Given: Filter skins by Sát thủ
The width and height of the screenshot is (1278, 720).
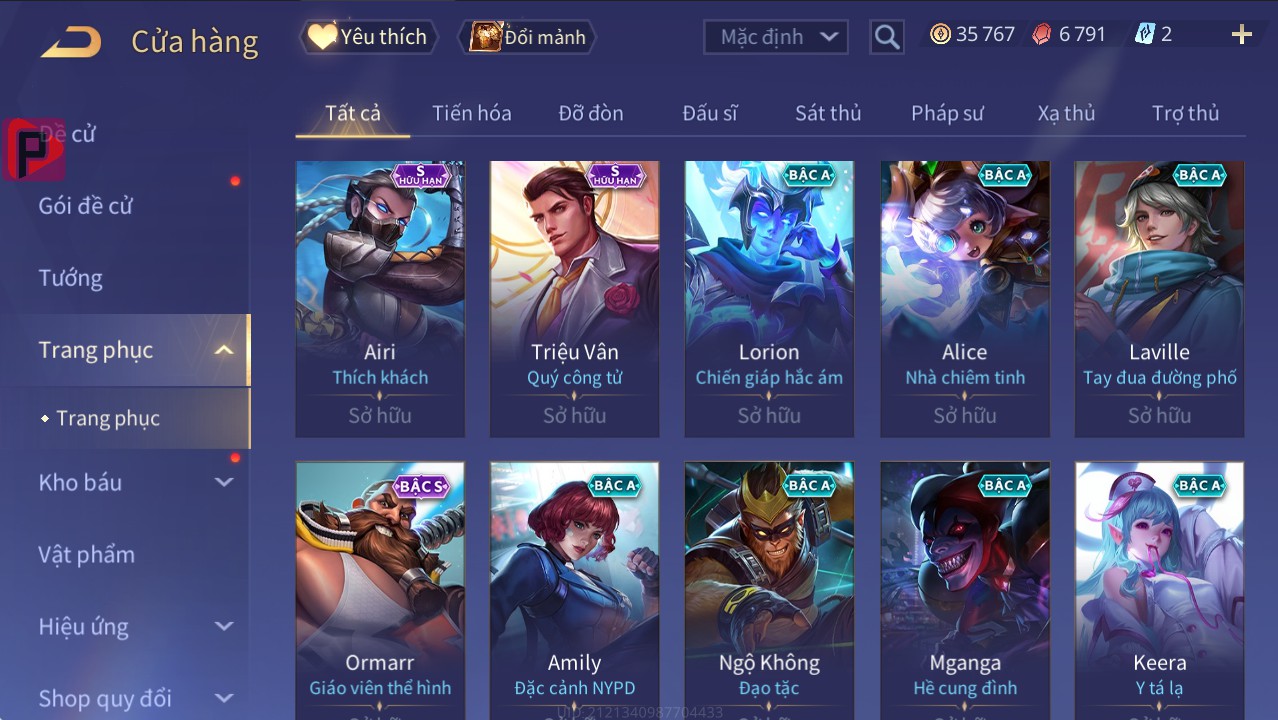Looking at the screenshot, I should coord(828,113).
